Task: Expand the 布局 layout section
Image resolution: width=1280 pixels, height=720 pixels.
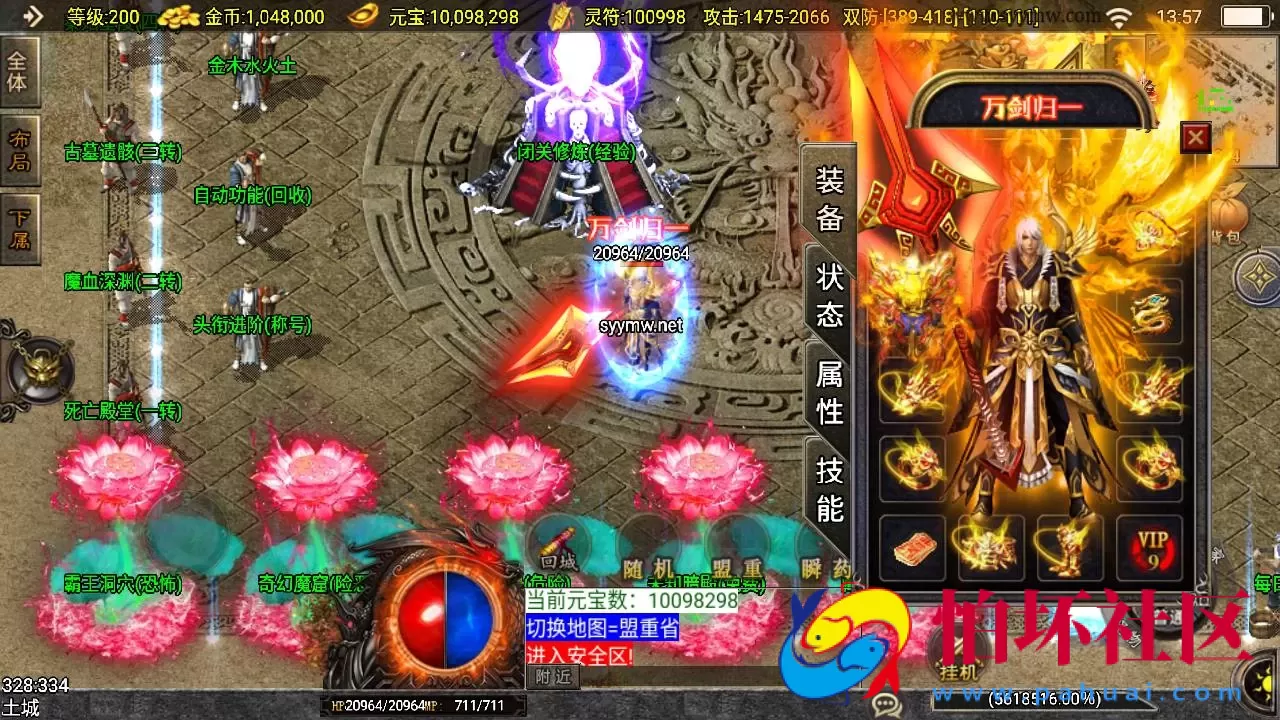Action: pos(18,150)
